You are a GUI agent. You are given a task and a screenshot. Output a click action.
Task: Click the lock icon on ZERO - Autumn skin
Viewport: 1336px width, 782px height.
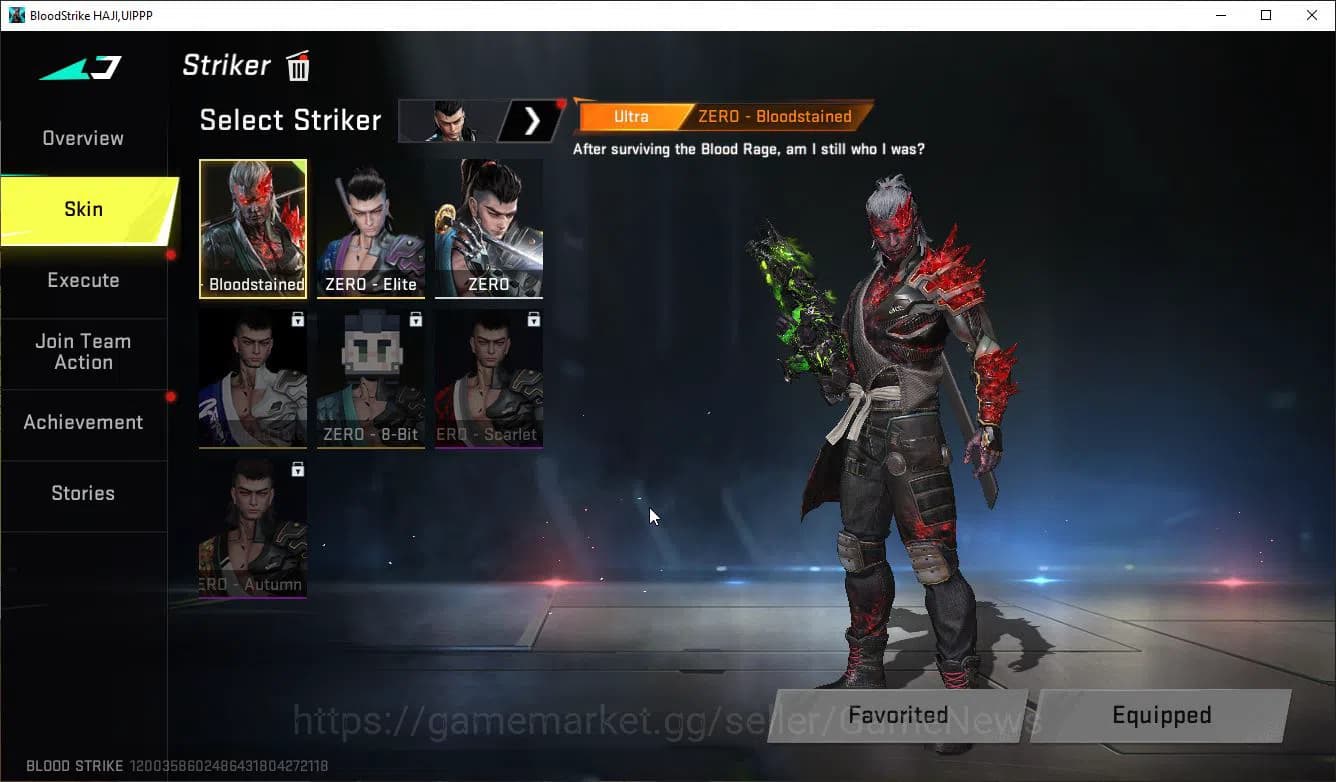click(x=297, y=469)
